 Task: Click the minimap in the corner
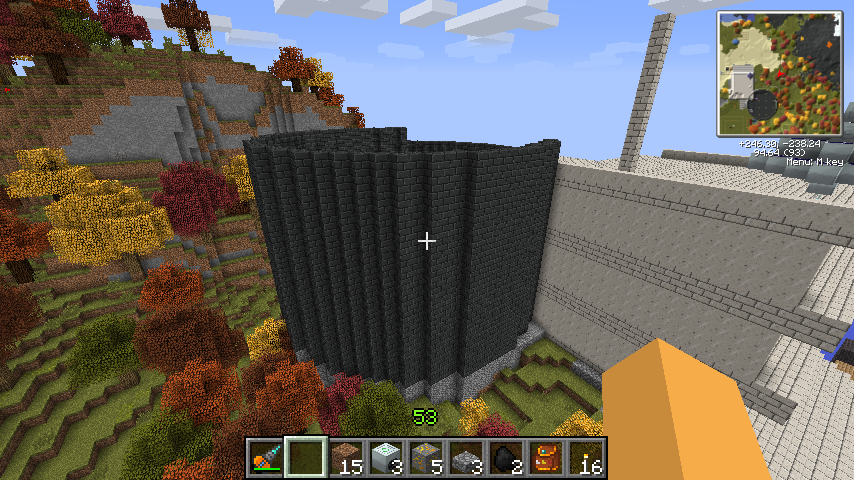[x=778, y=74]
